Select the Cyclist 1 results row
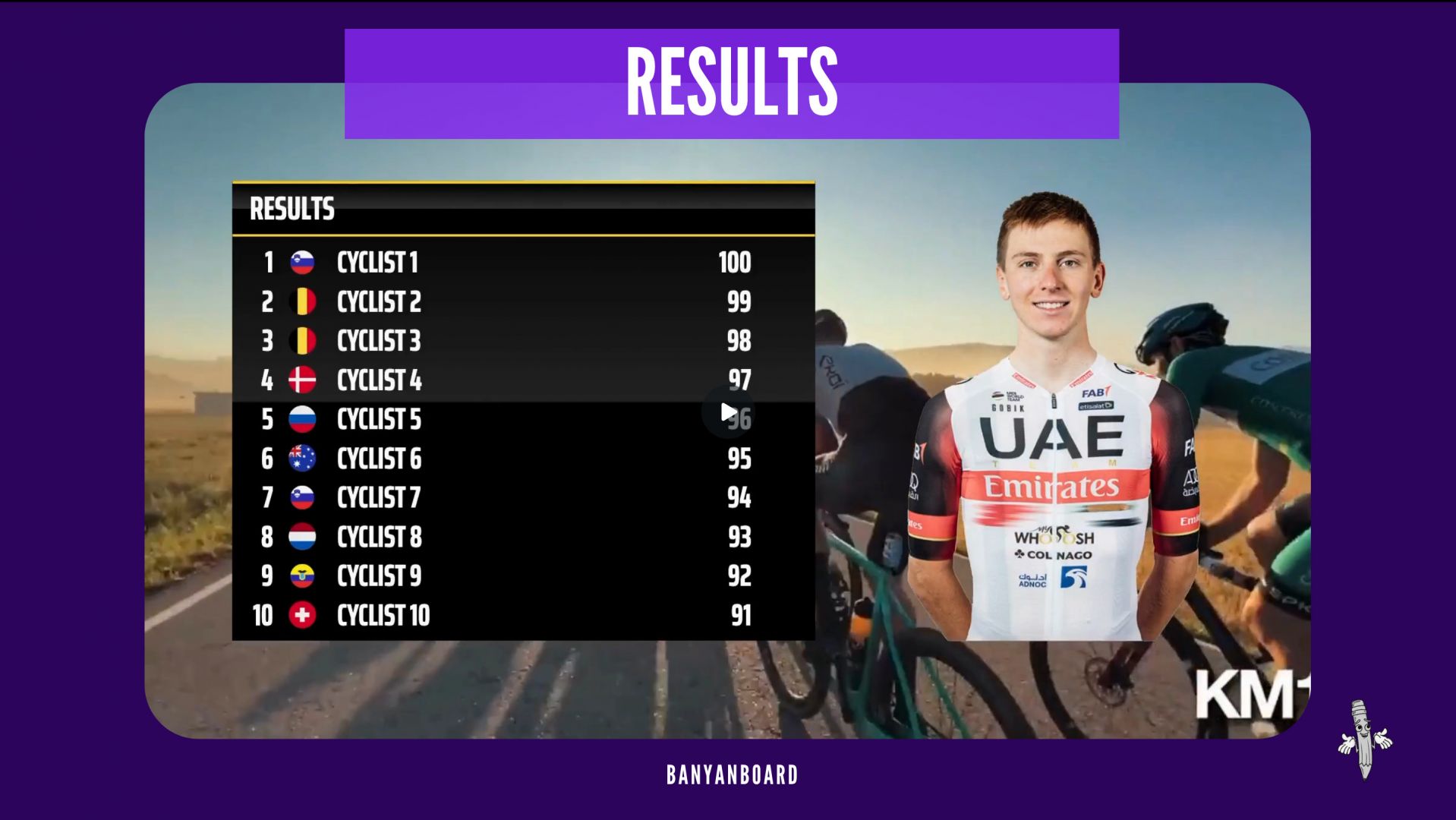 click(x=377, y=263)
